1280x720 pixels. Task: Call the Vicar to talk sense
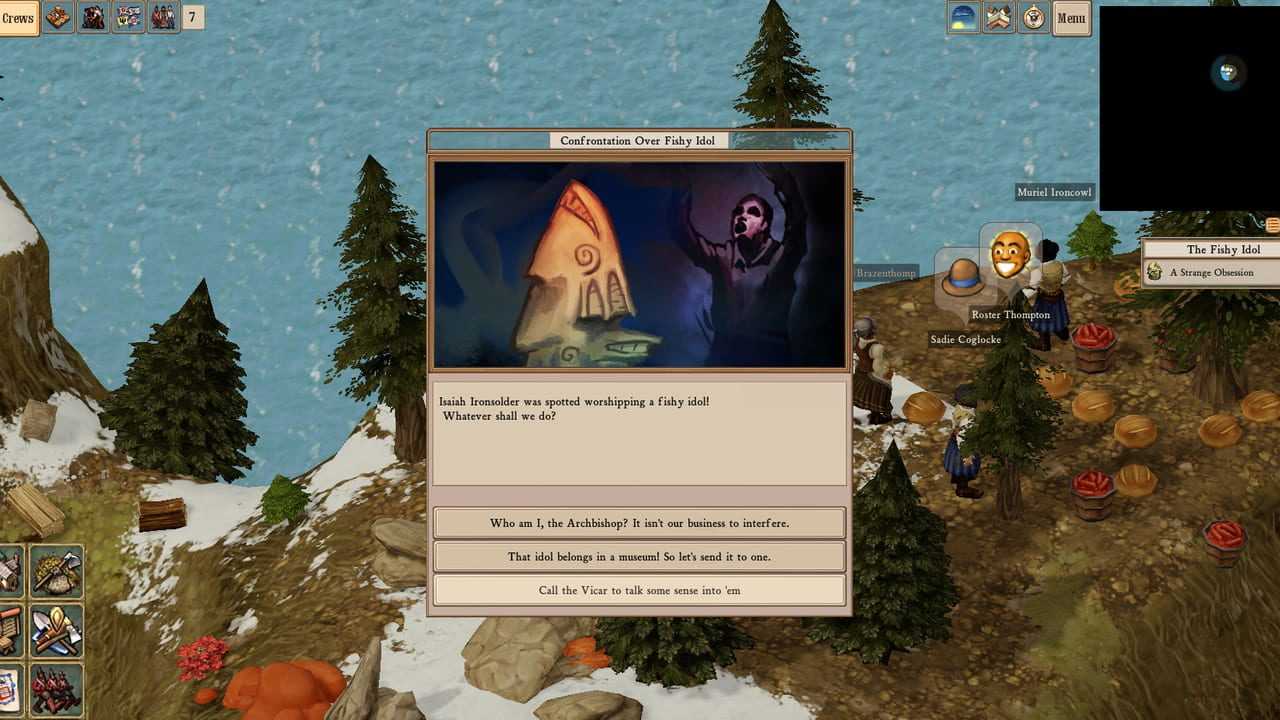point(639,590)
